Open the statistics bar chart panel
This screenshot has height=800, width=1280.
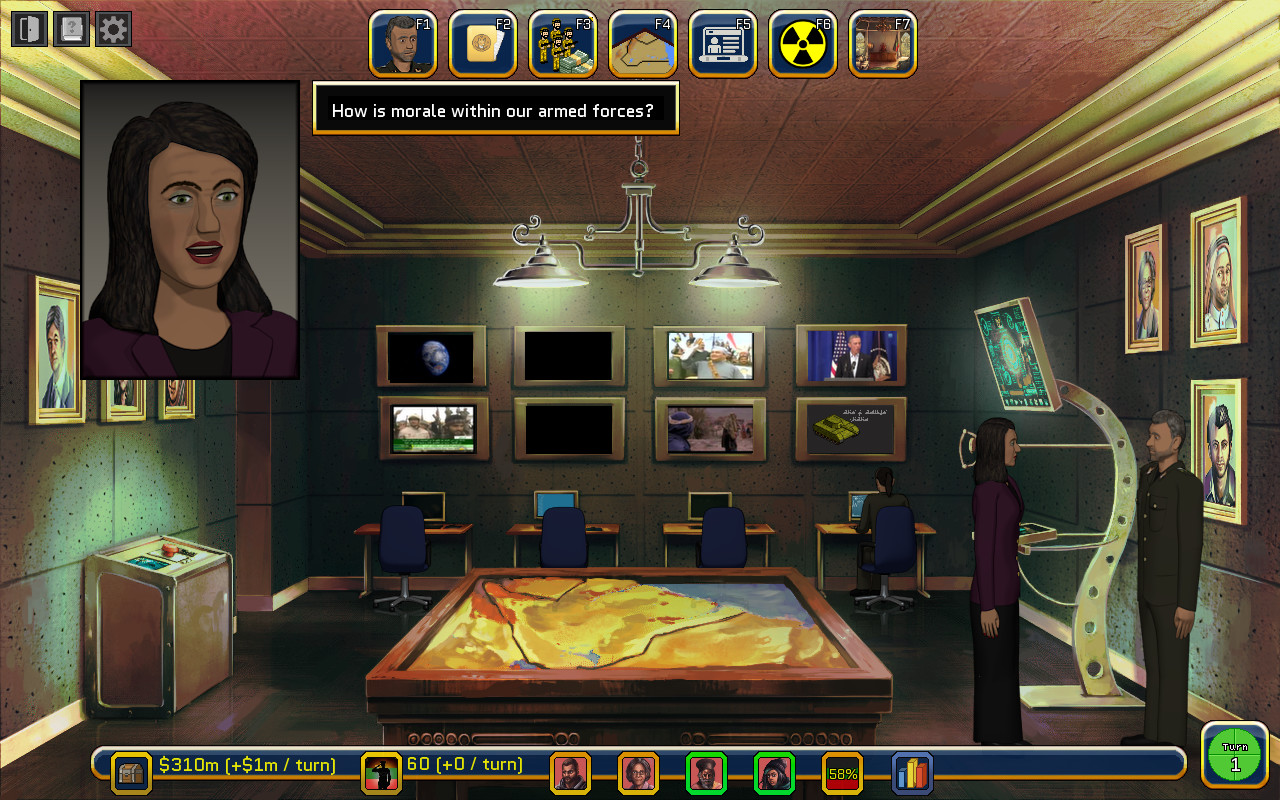coord(910,771)
